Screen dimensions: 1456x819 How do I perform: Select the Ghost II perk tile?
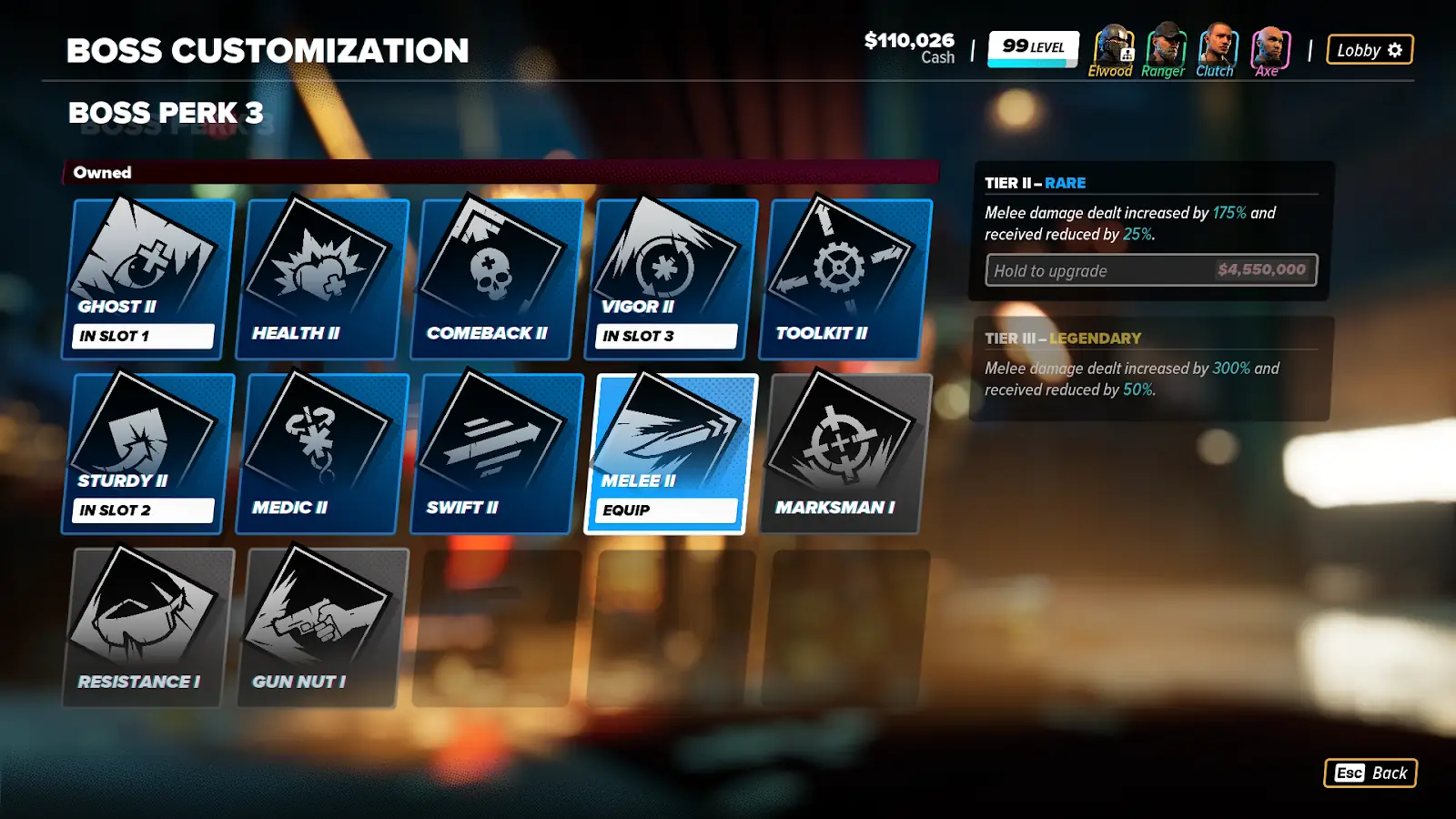click(x=149, y=278)
